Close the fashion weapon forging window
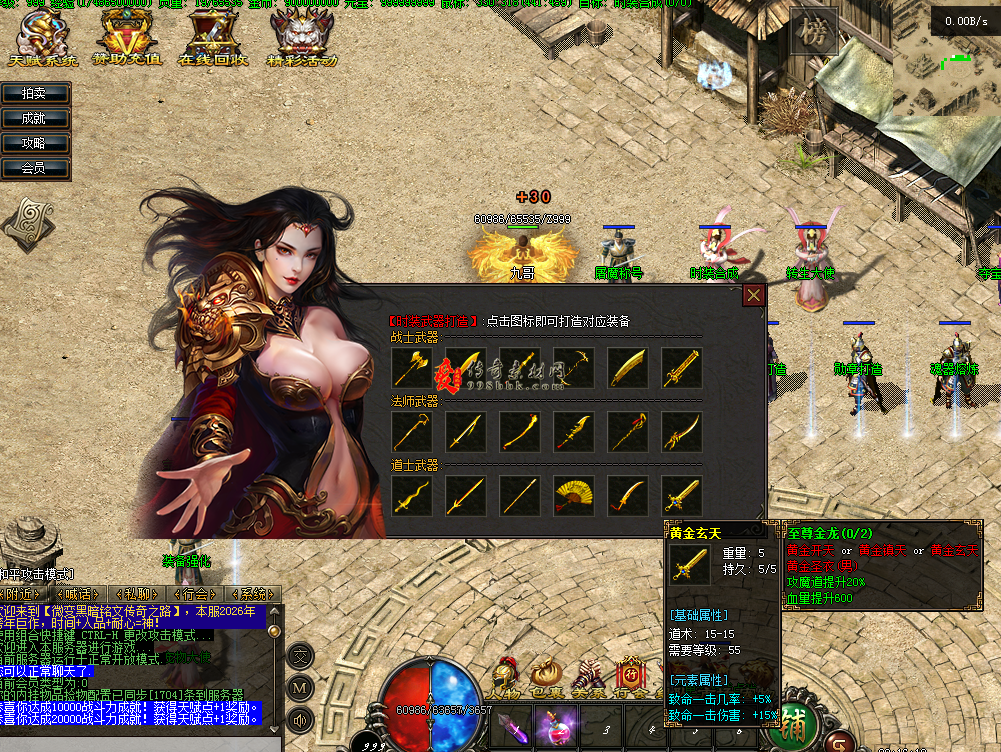 pos(754,295)
